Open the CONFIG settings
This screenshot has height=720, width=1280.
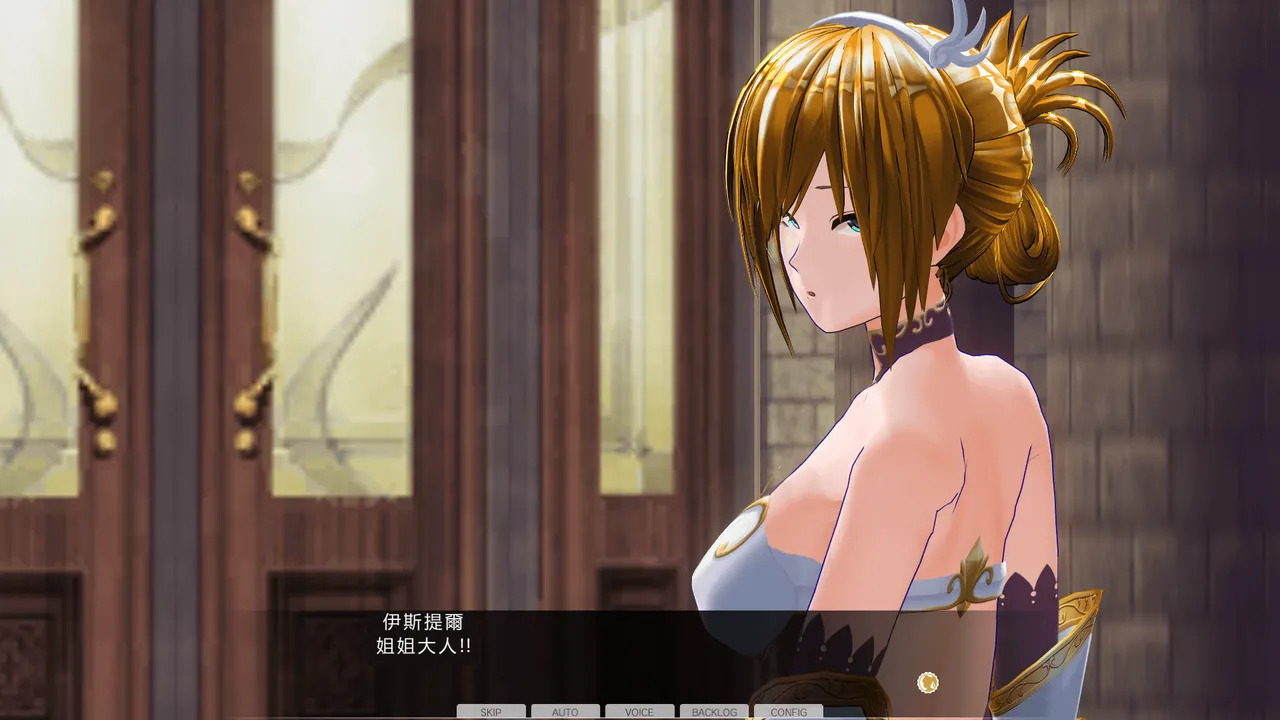point(788,712)
